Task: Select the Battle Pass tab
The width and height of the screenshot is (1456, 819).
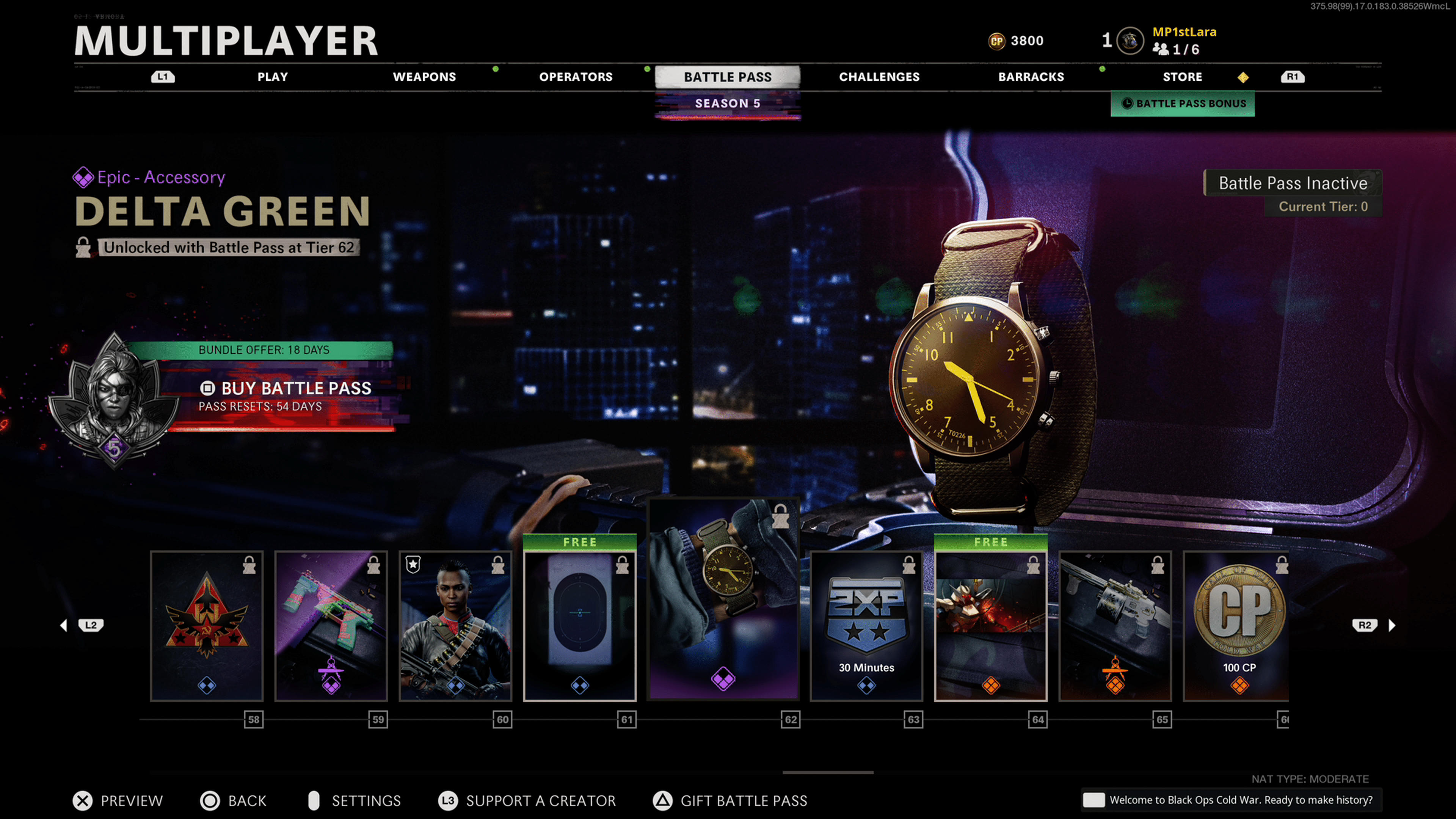Action: pos(728,77)
